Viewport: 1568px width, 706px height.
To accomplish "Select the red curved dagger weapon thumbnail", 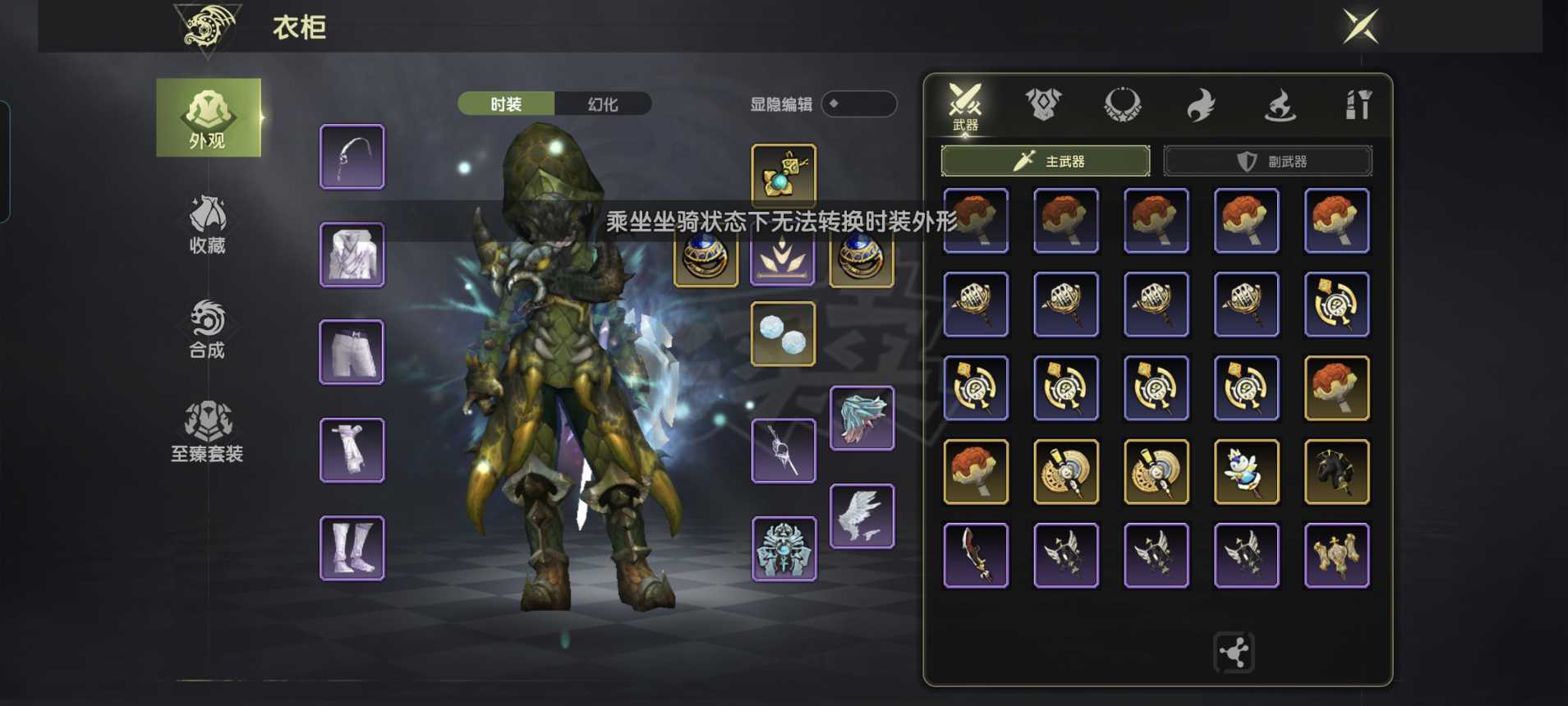I will tap(976, 555).
